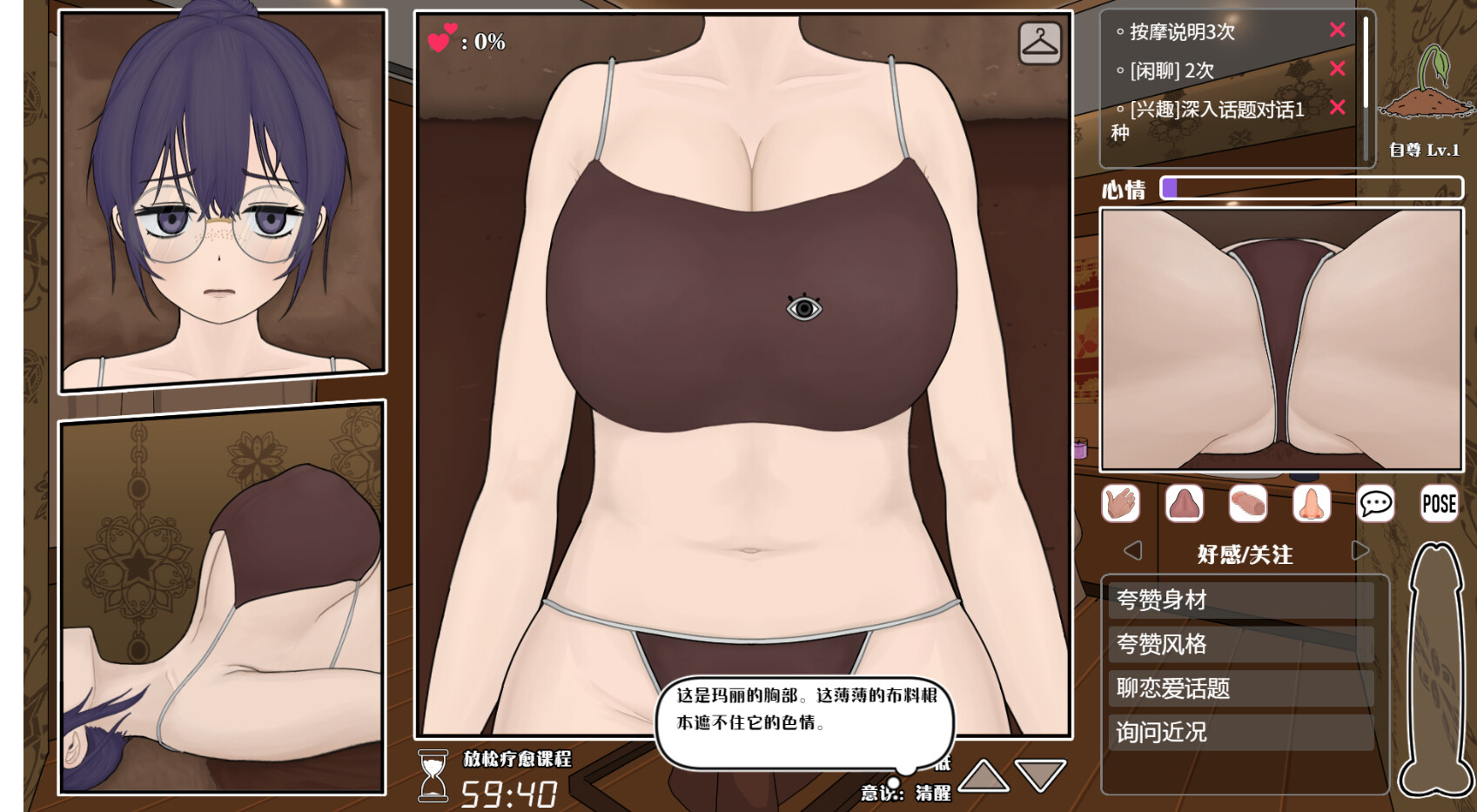Close the [兴趣]深入话题对话 objective entry

[x=1338, y=107]
